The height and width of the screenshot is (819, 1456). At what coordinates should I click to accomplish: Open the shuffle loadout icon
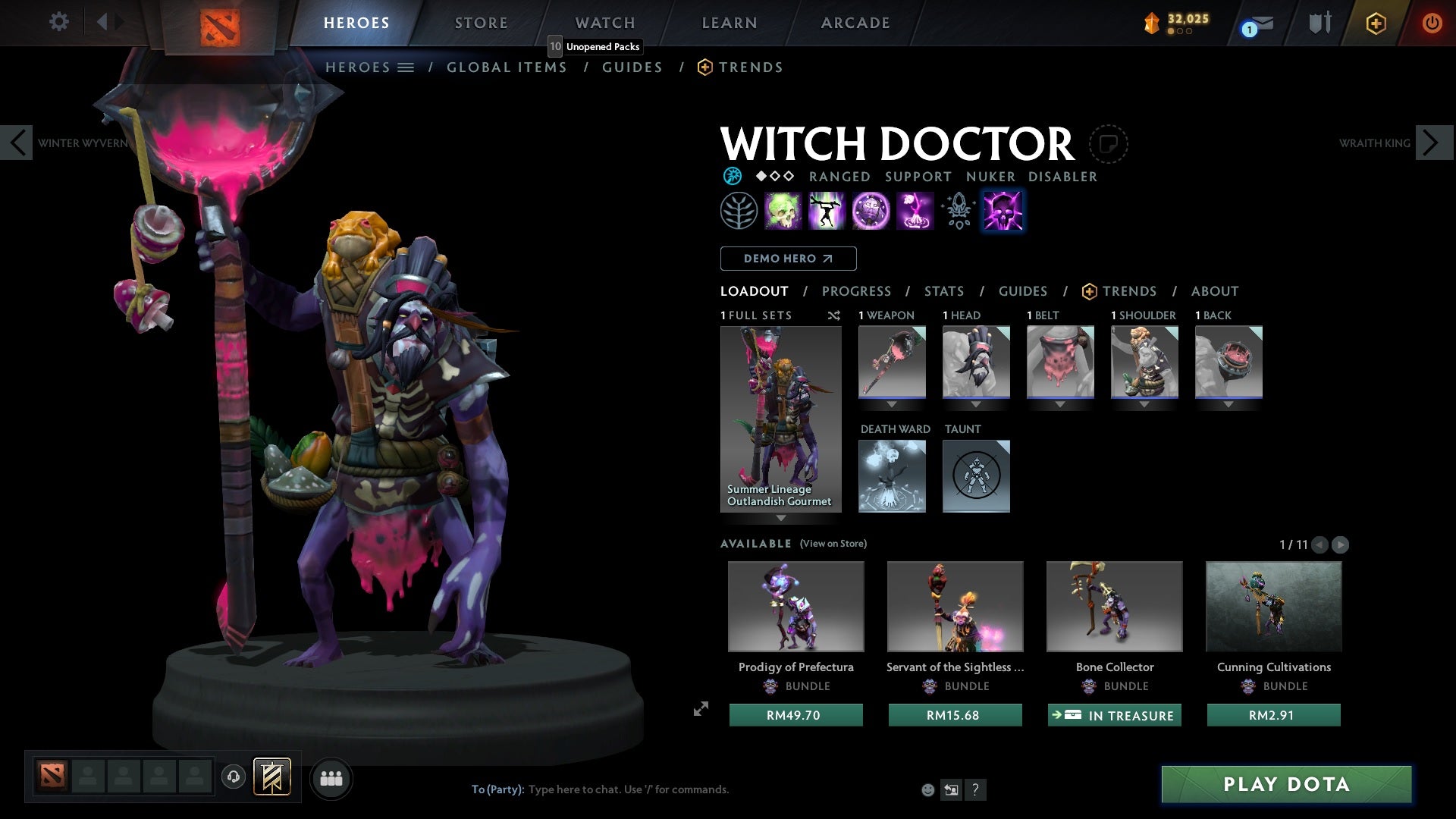coord(834,315)
